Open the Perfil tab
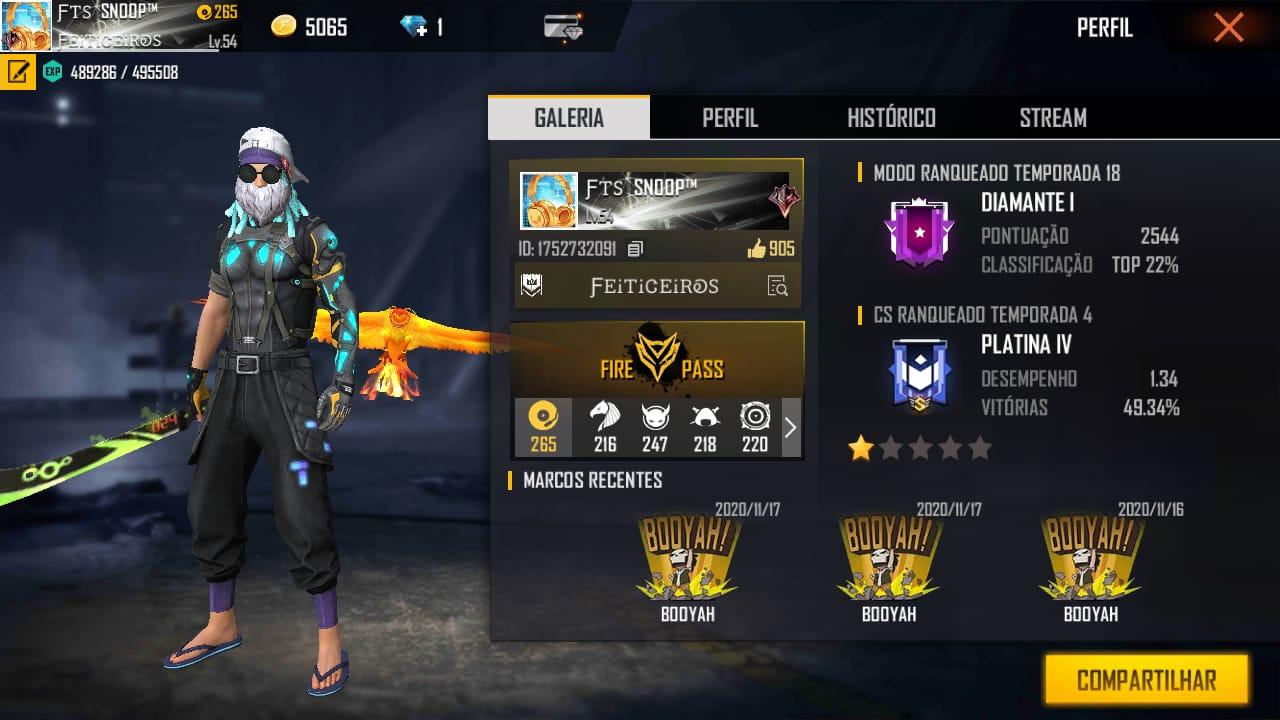 tap(730, 118)
